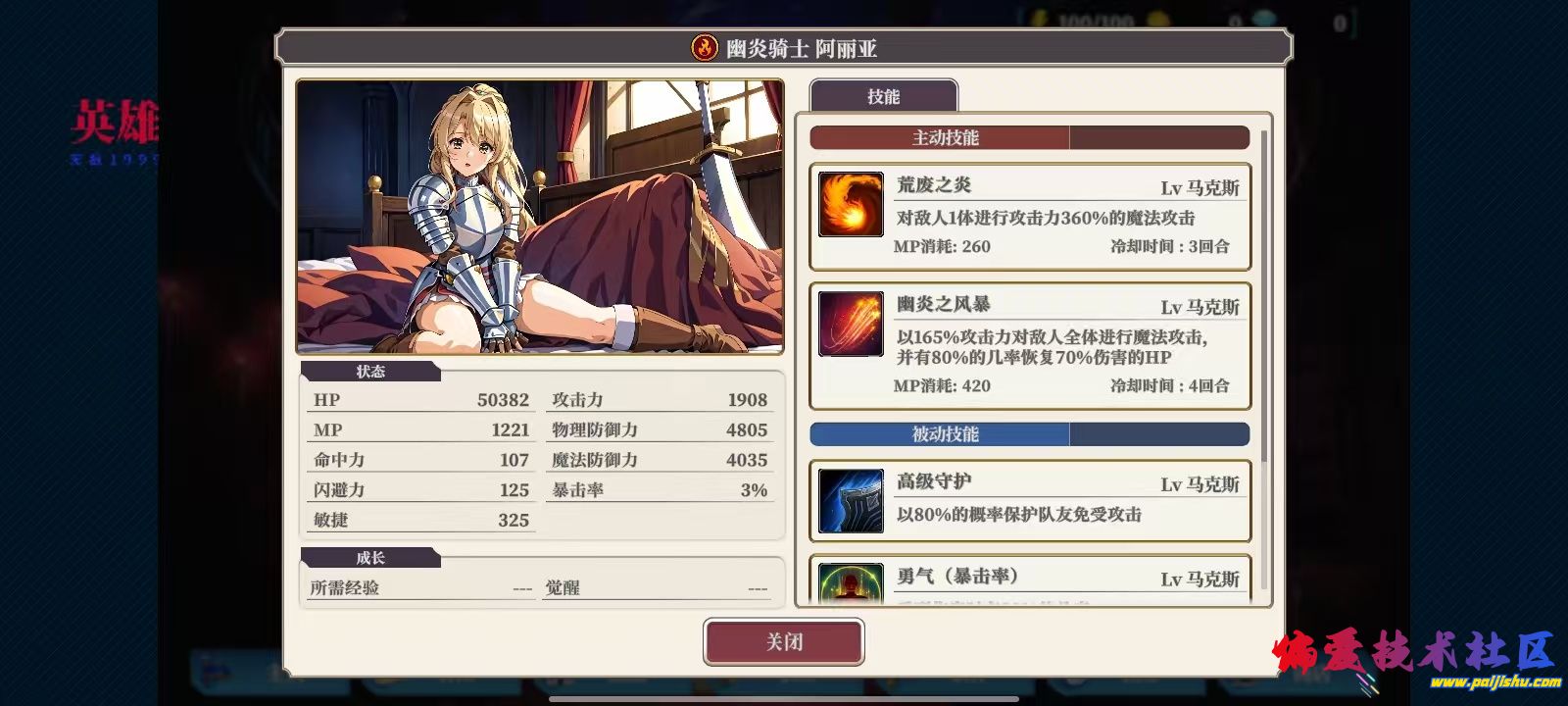1568x706 pixels.
Task: Switch to the 技能 tab
Action: [x=883, y=95]
